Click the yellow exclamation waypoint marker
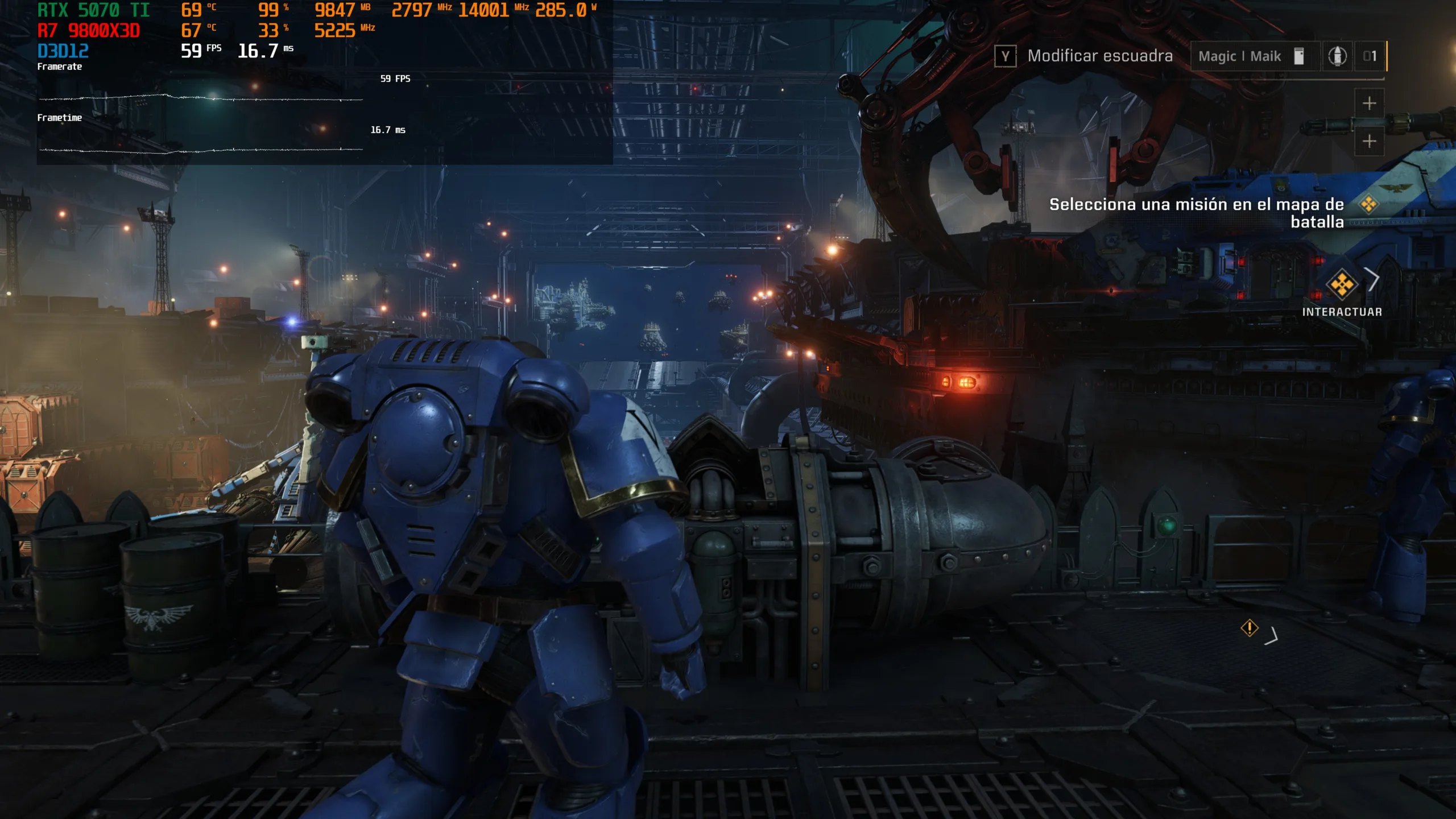This screenshot has width=1456, height=819. pos(1249,628)
